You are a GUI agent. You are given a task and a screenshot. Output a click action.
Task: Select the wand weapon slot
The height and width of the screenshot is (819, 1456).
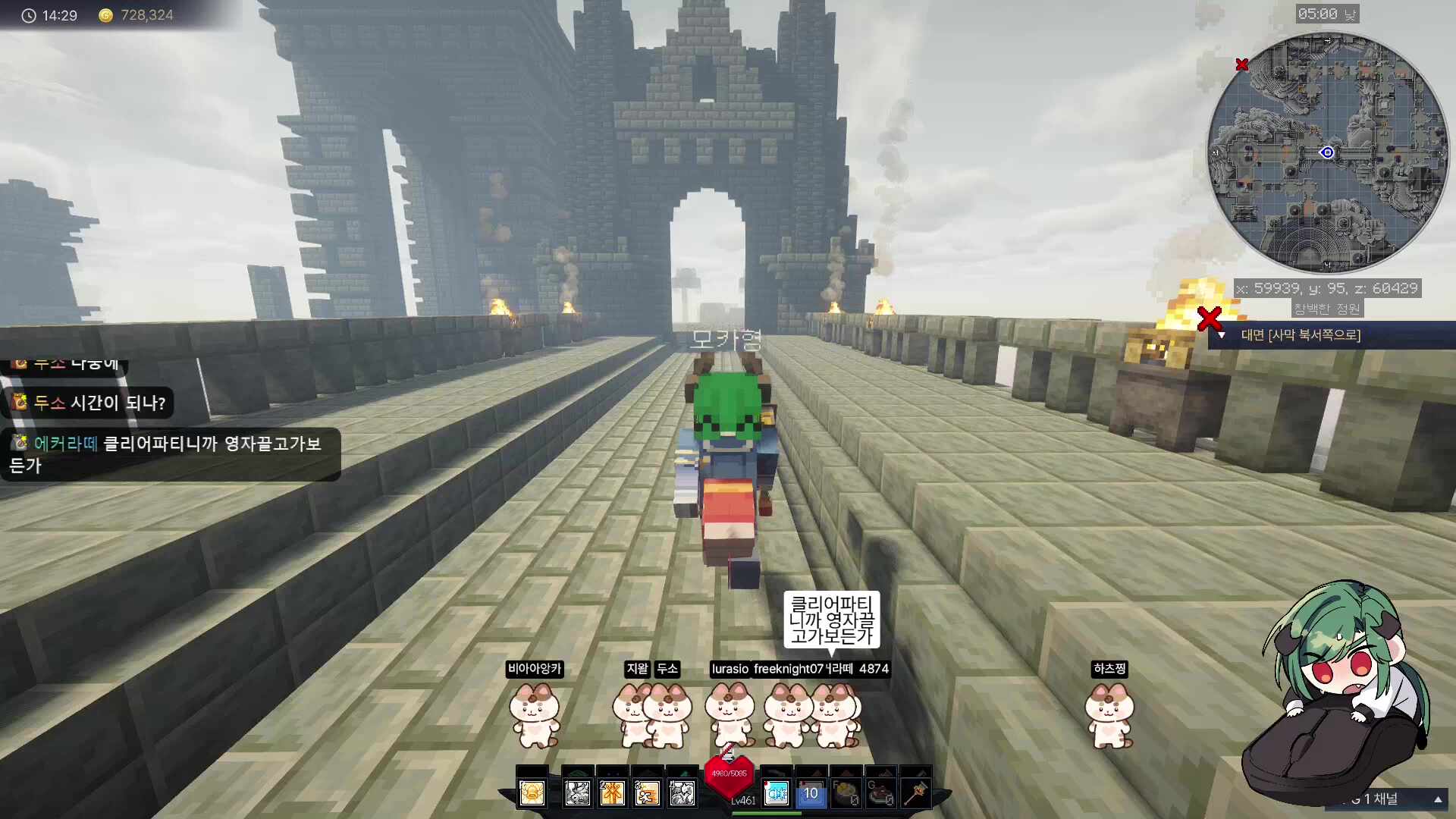pos(916,793)
